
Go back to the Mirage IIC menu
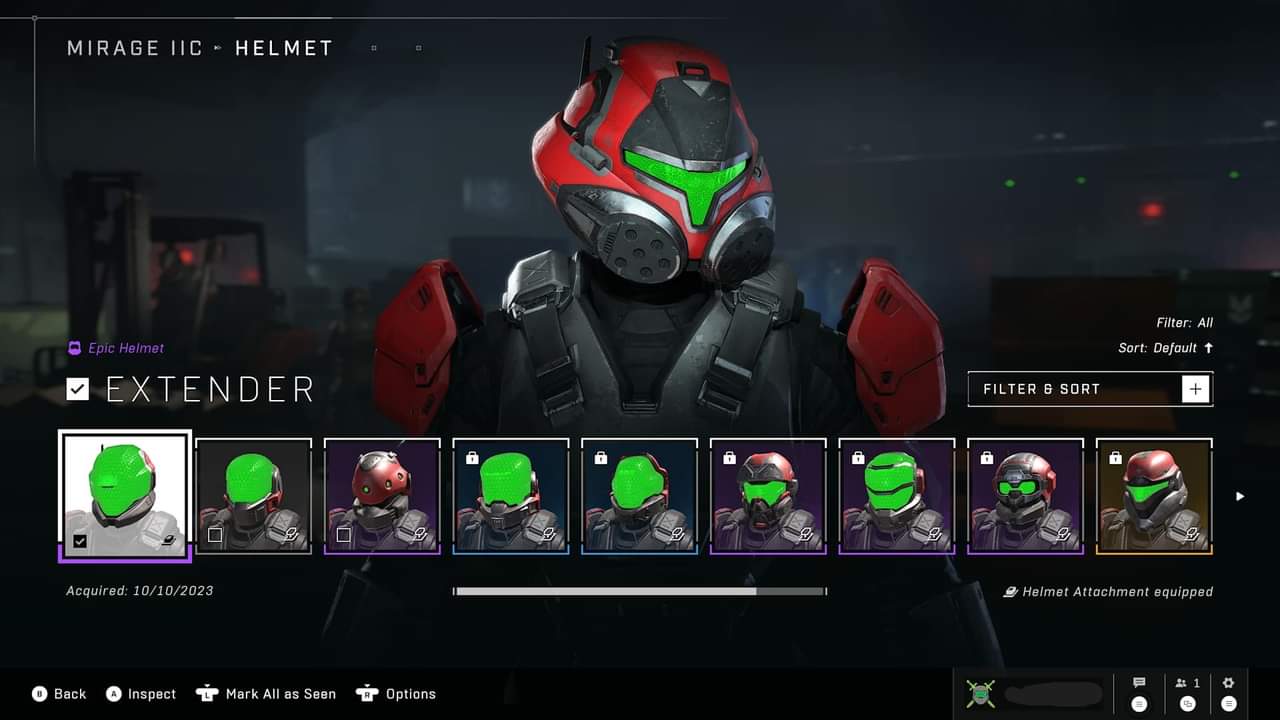click(134, 48)
